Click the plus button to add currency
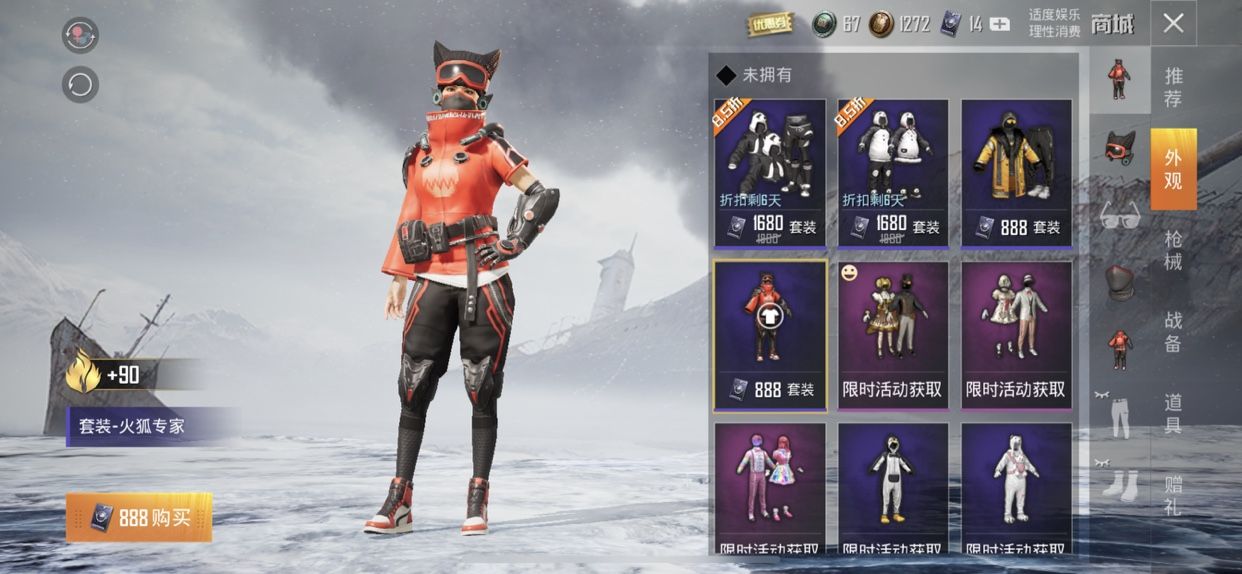 pos(999,24)
